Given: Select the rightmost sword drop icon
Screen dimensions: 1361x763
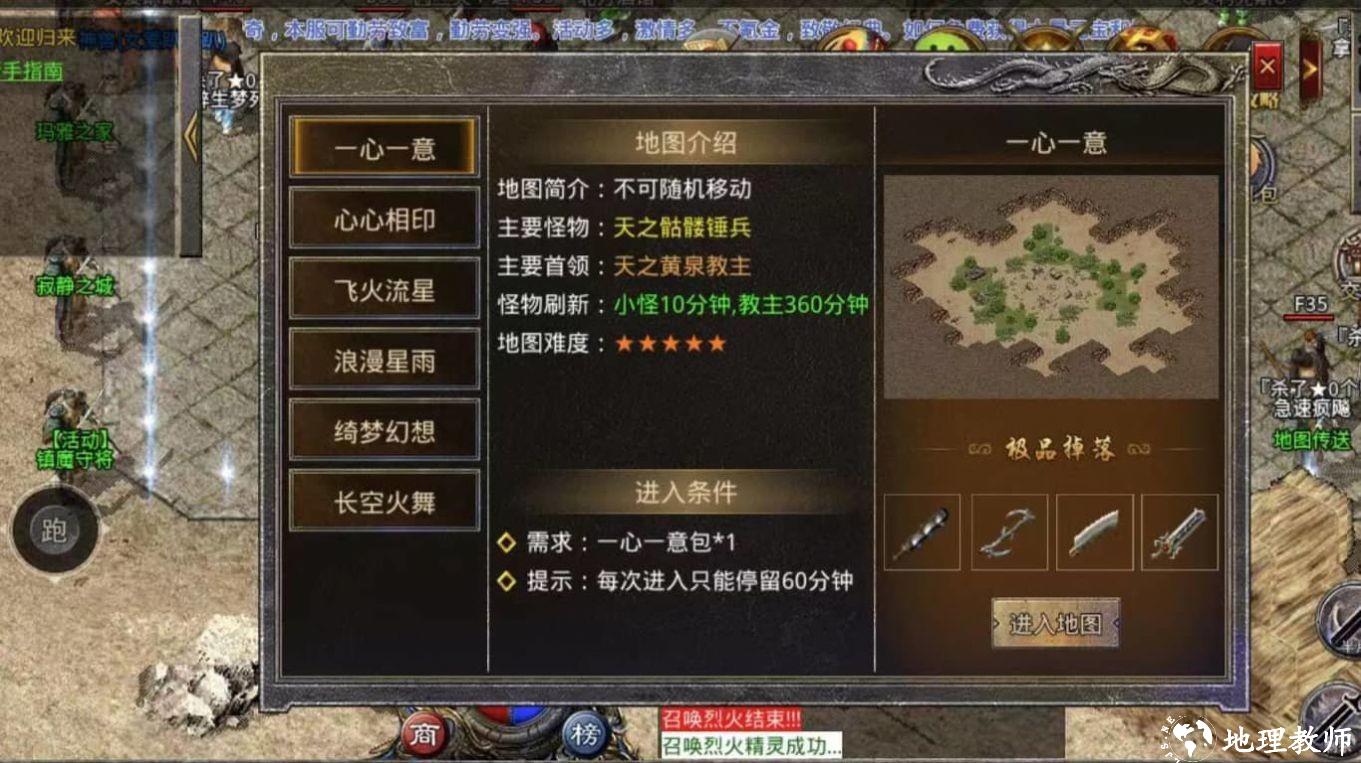Looking at the screenshot, I should [x=1180, y=533].
